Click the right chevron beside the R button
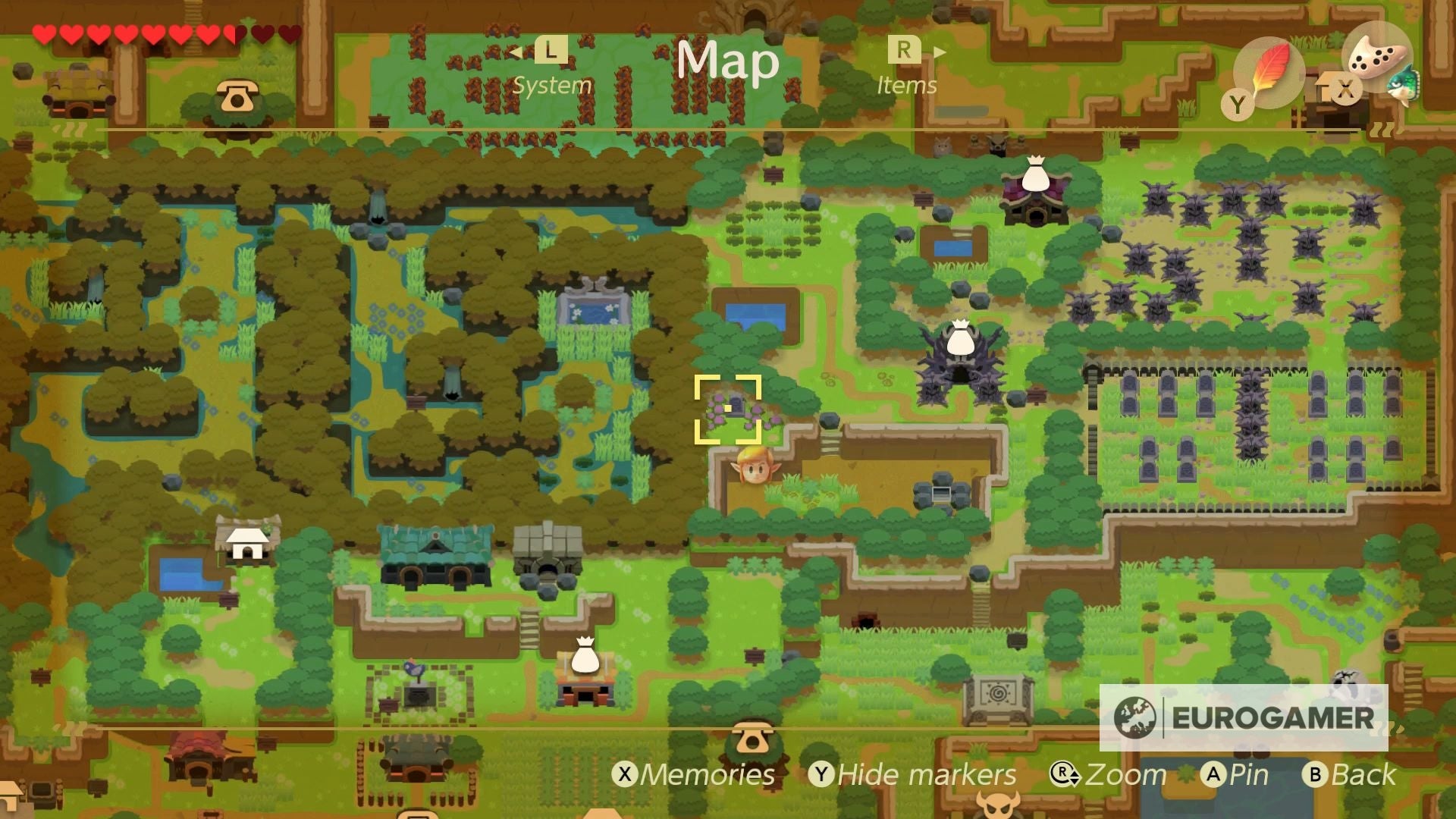 pyautogui.click(x=938, y=50)
